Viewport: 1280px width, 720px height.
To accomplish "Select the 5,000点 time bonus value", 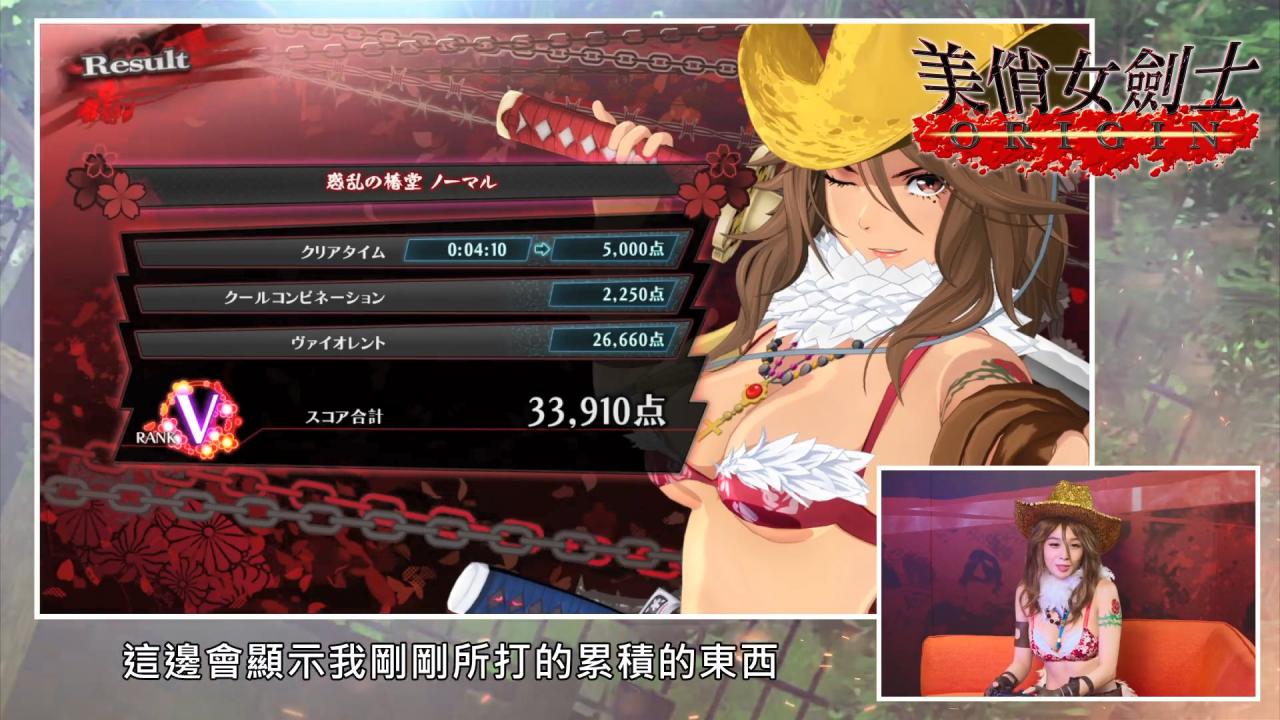I will coord(634,247).
